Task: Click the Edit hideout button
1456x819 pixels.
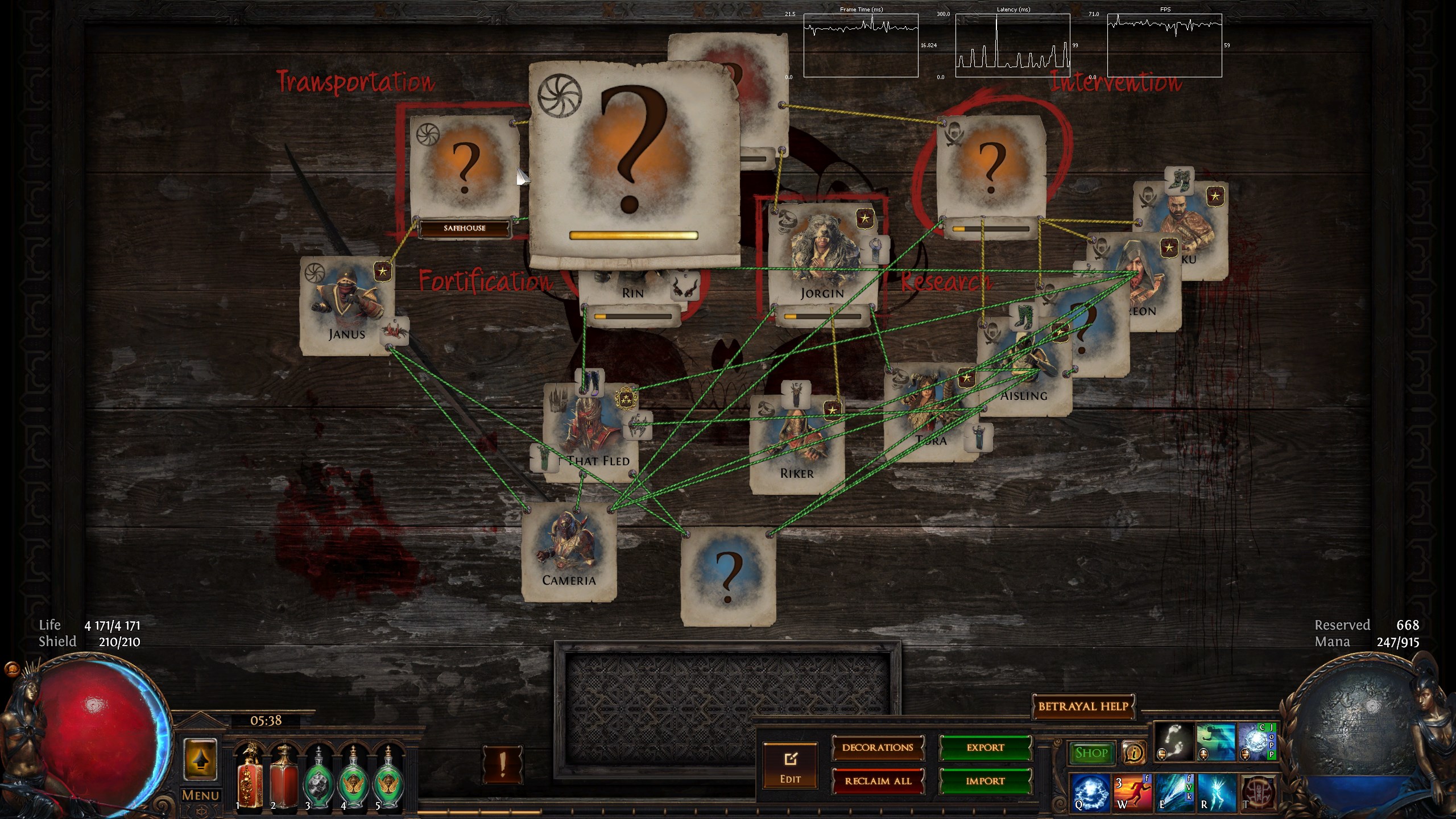Action: [790, 765]
